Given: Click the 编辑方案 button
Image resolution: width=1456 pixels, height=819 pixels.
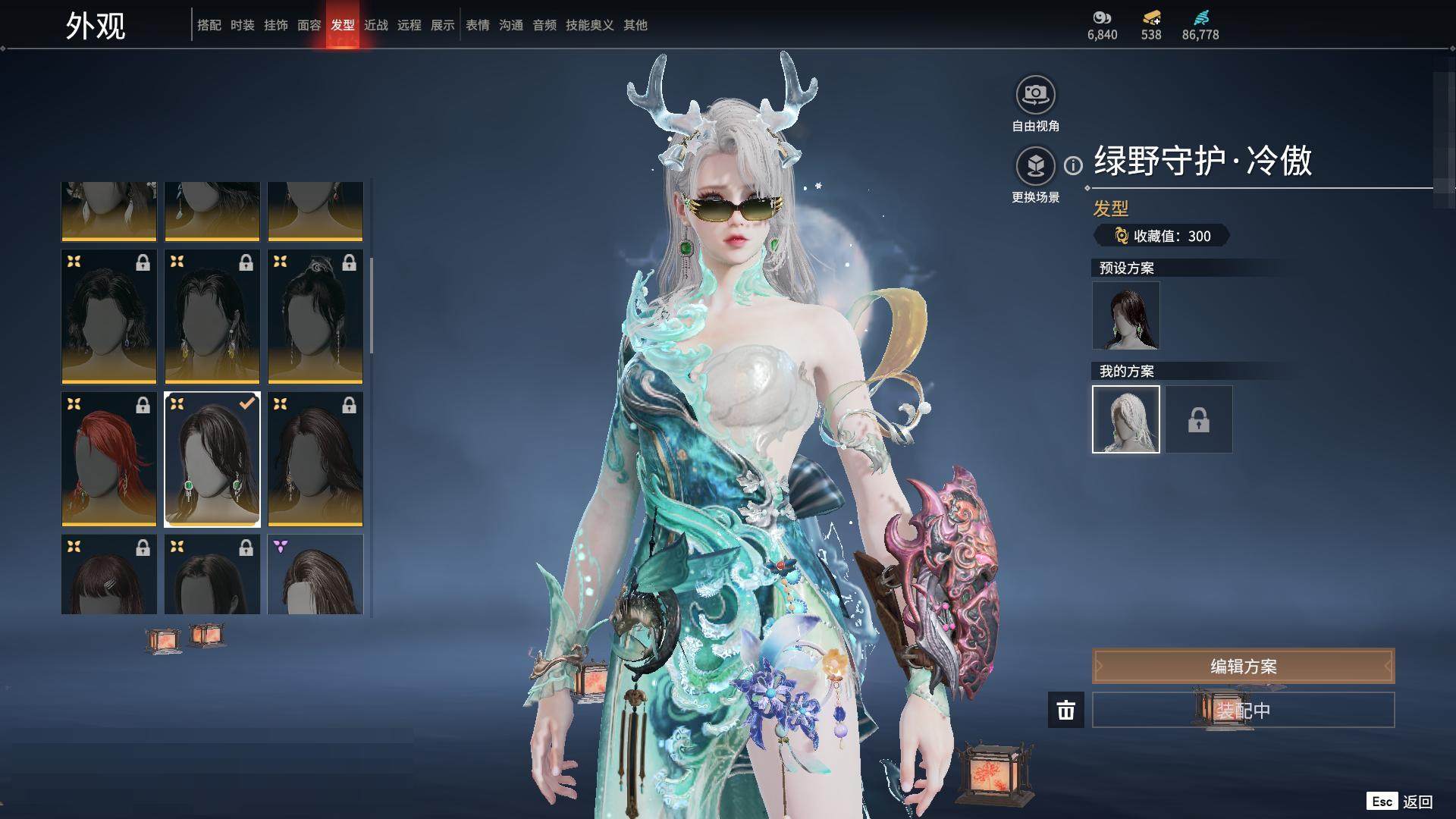Looking at the screenshot, I should 1243,667.
